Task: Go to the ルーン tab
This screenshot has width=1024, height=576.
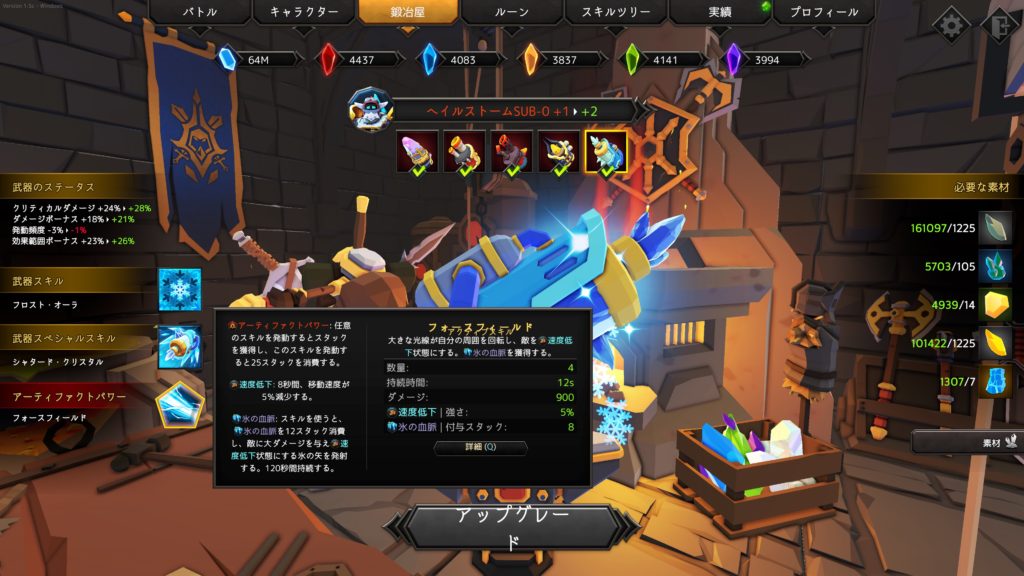Action: point(510,12)
